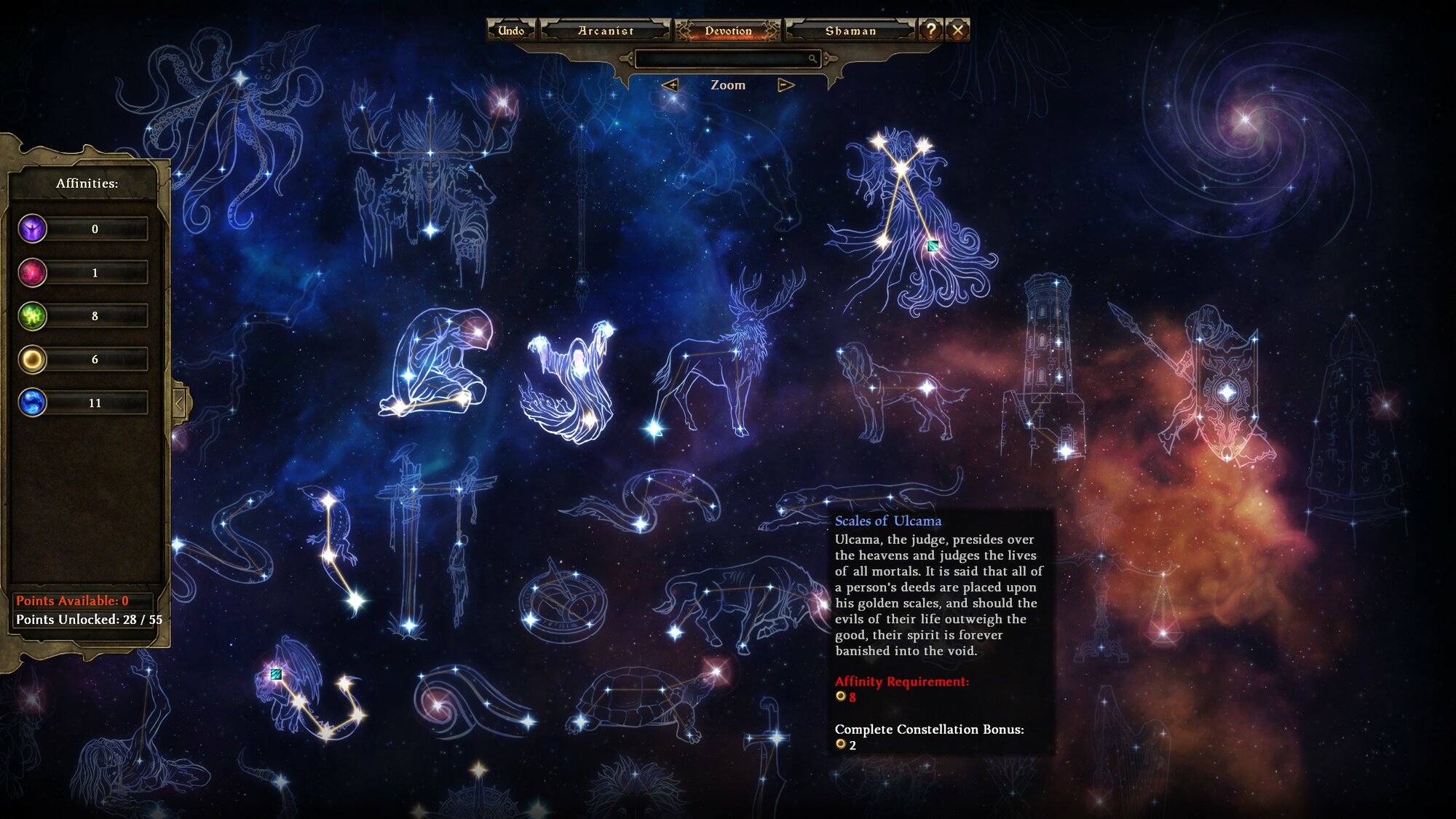The height and width of the screenshot is (819, 1456).
Task: Open the question mark help button
Action: [x=930, y=31]
